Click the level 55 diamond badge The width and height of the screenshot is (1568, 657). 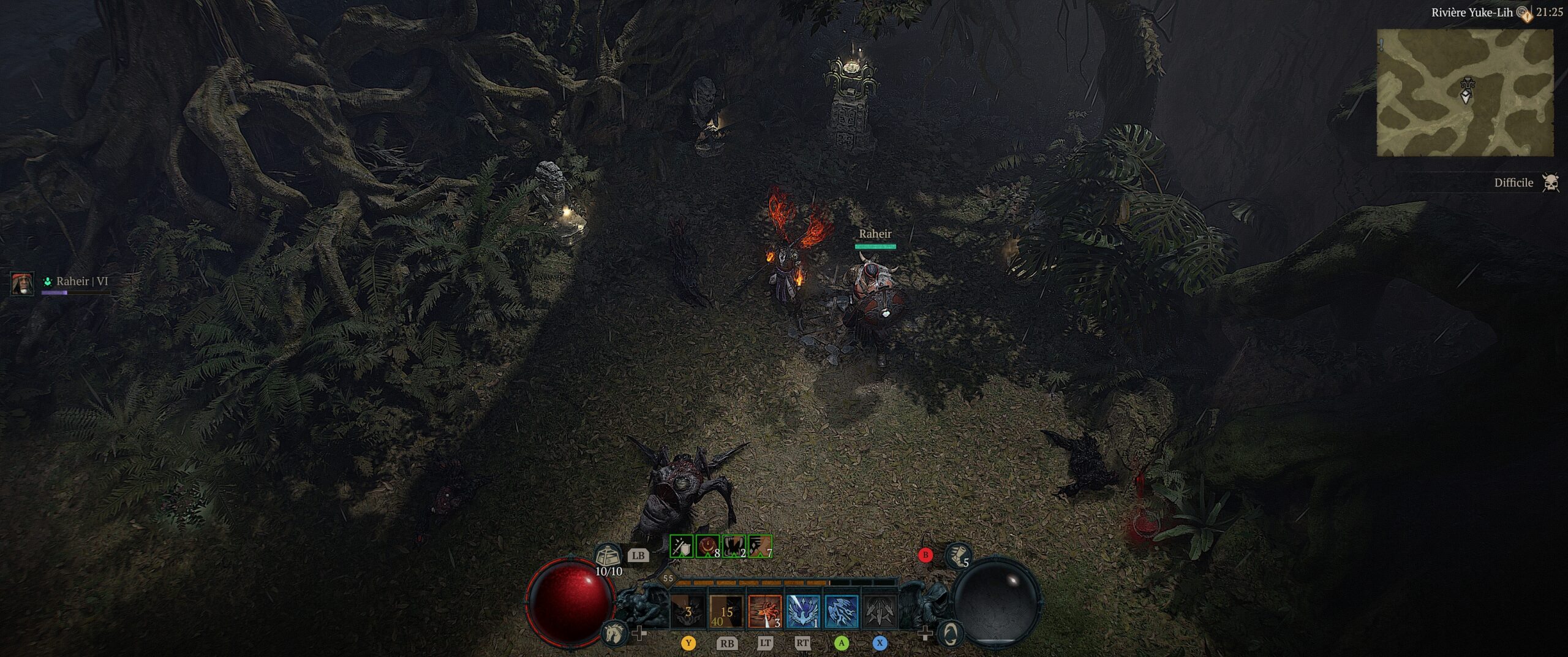pyautogui.click(x=668, y=578)
